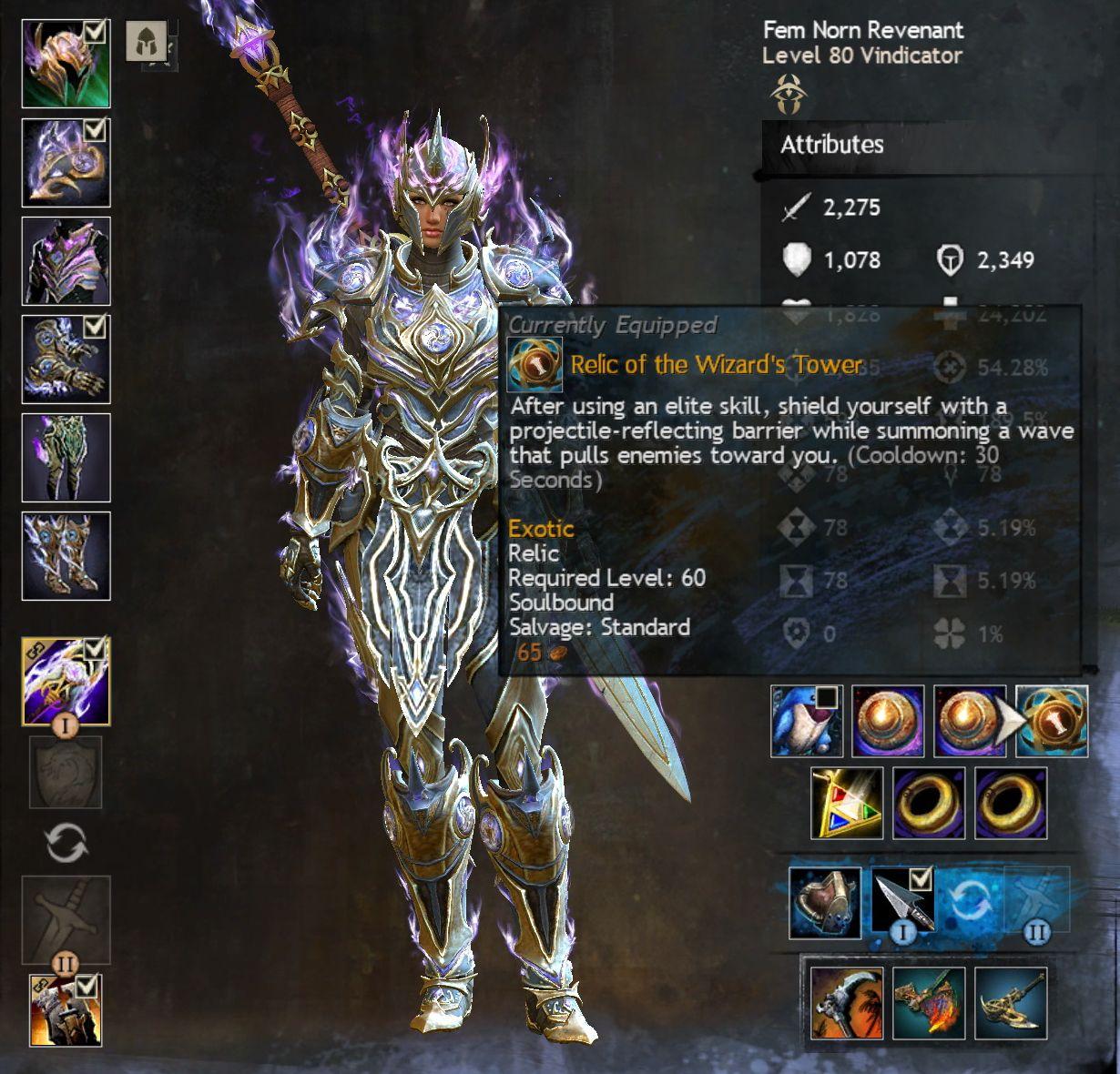The image size is (1120, 1074).
Task: Click the empty off-hand shield slot
Action: tap(66, 772)
